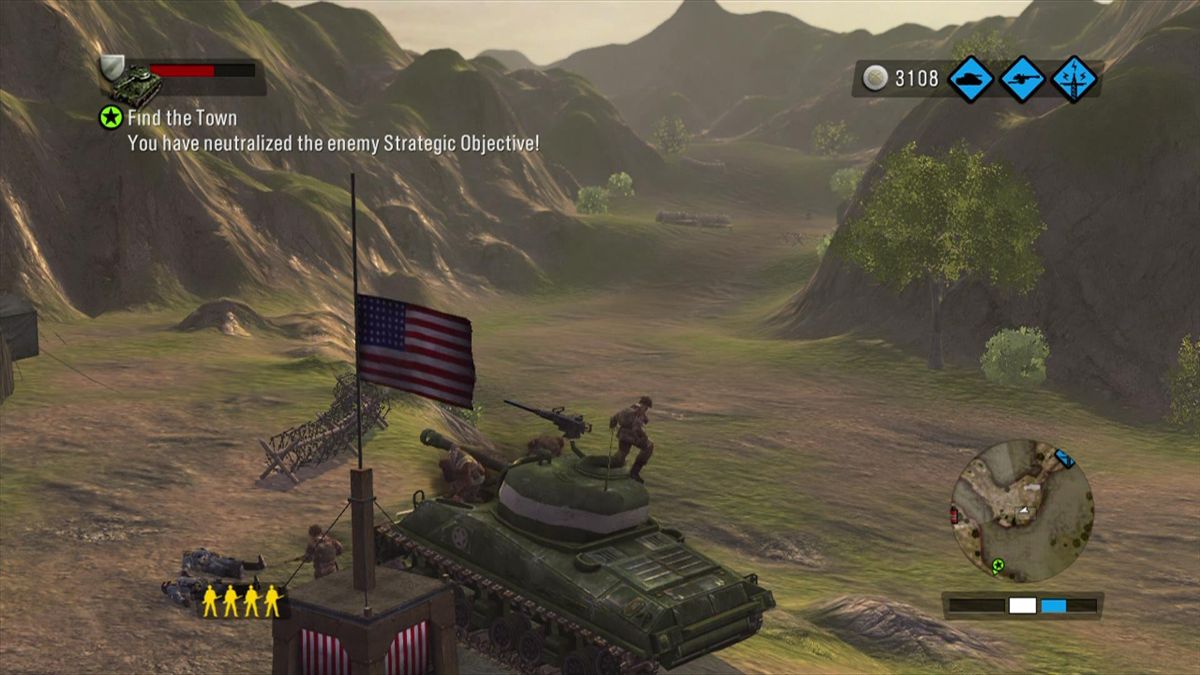Open the circular minimap
1200x675 pixels.
(x=1021, y=512)
